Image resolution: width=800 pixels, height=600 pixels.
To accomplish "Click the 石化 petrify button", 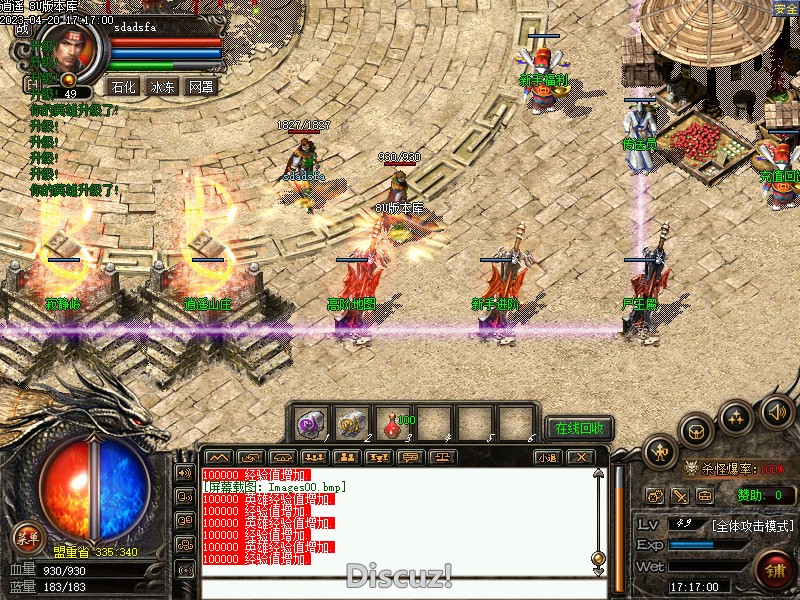I will pos(124,87).
